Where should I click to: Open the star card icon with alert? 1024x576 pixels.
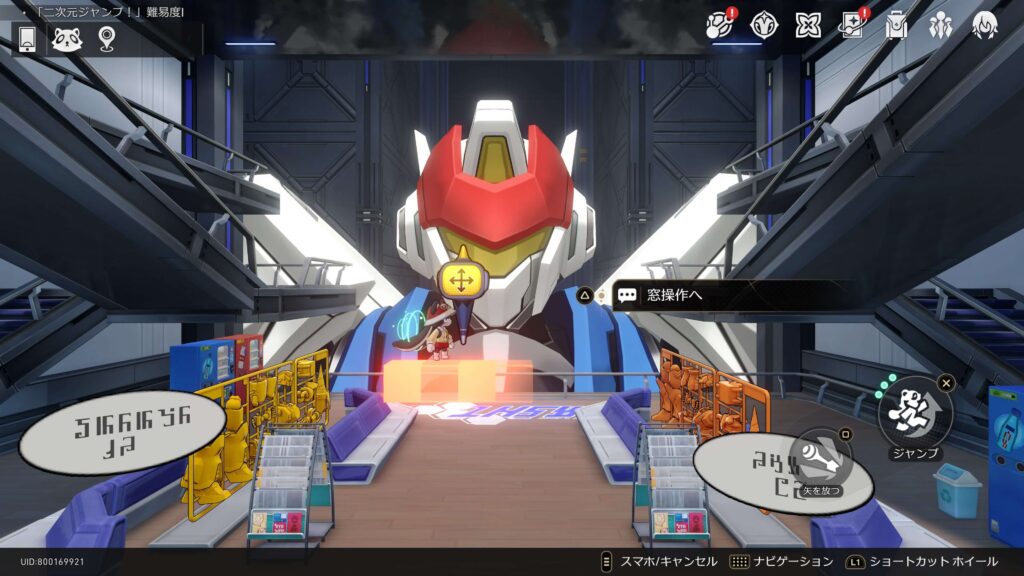pyautogui.click(x=852, y=26)
